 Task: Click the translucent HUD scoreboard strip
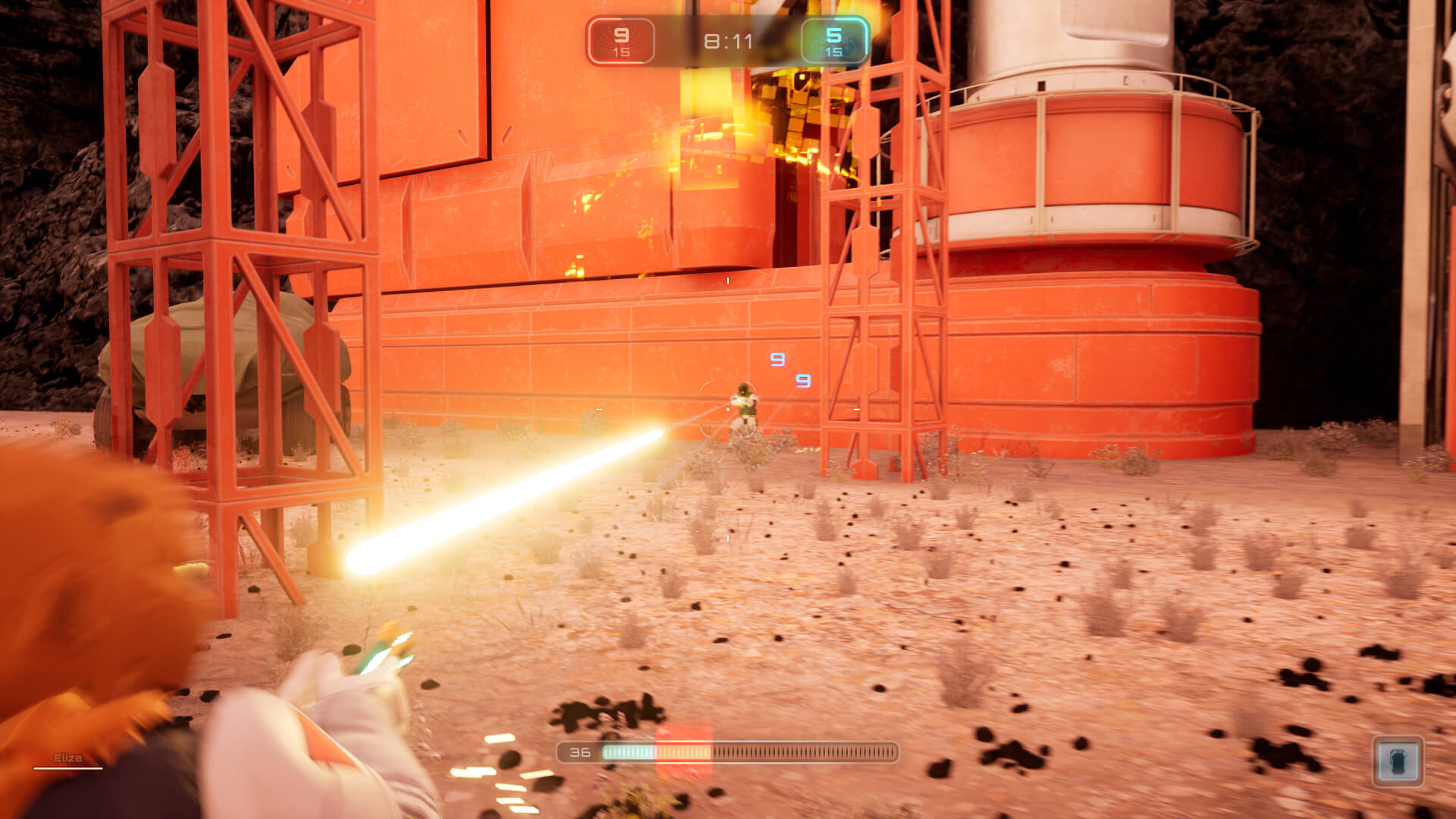(x=728, y=42)
